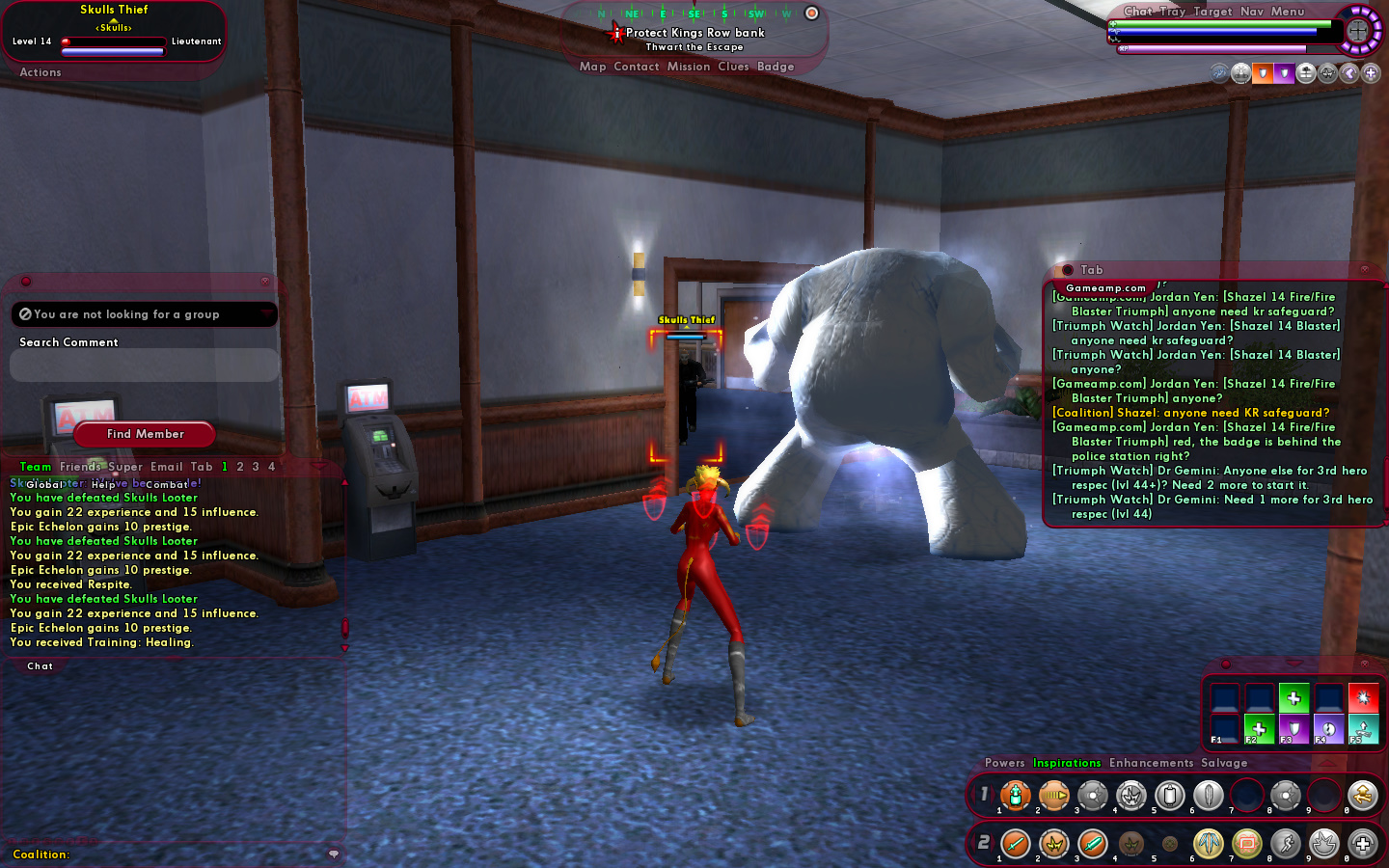Use the red burst inspiration
This screenshot has width=1389, height=868.
click(x=1363, y=696)
